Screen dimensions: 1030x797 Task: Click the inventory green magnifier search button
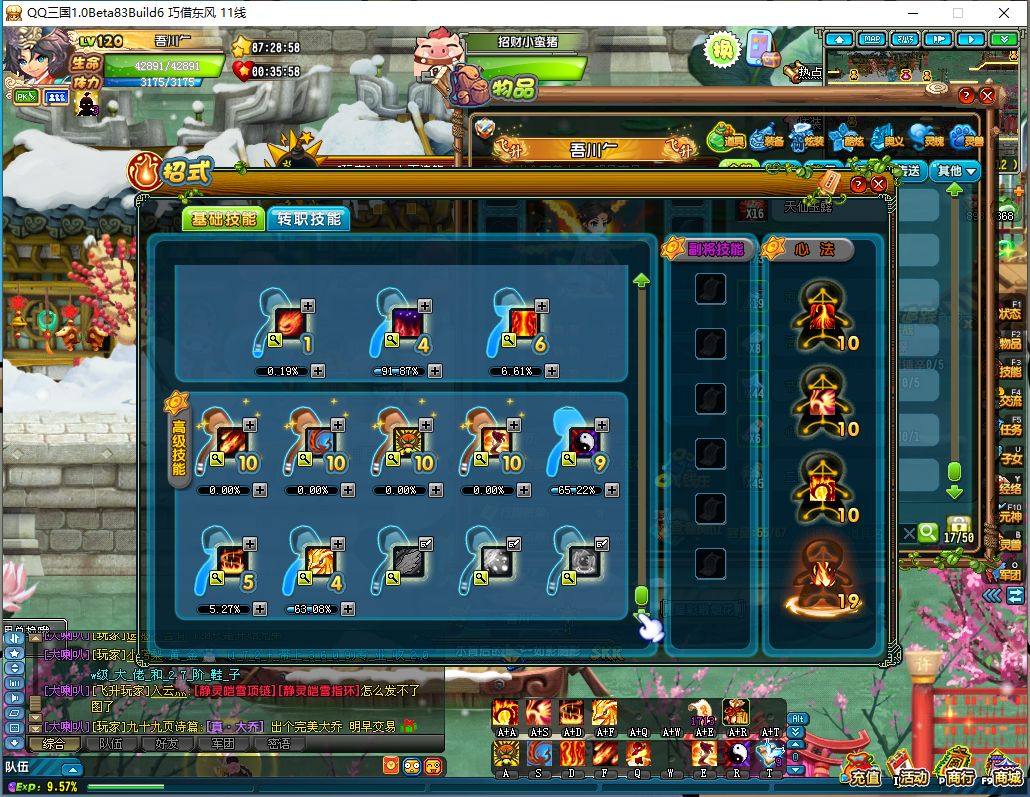(x=929, y=533)
